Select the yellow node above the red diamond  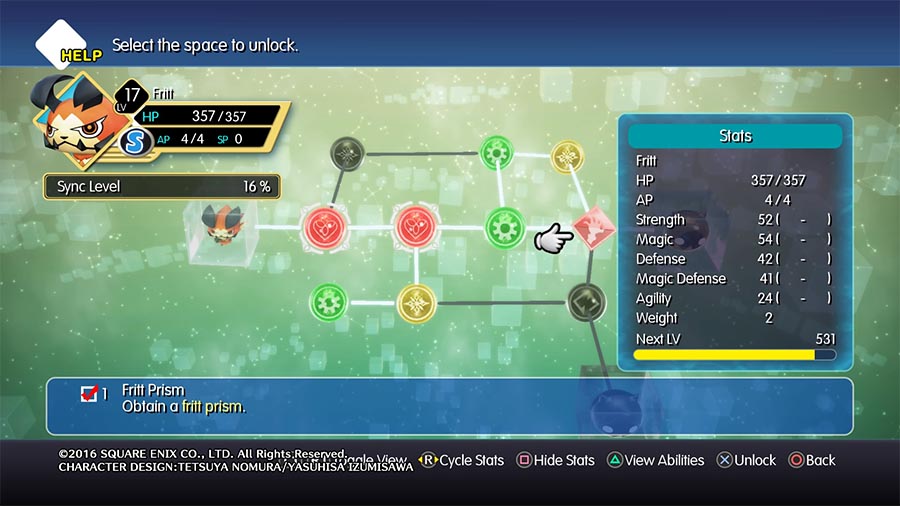coord(567,155)
